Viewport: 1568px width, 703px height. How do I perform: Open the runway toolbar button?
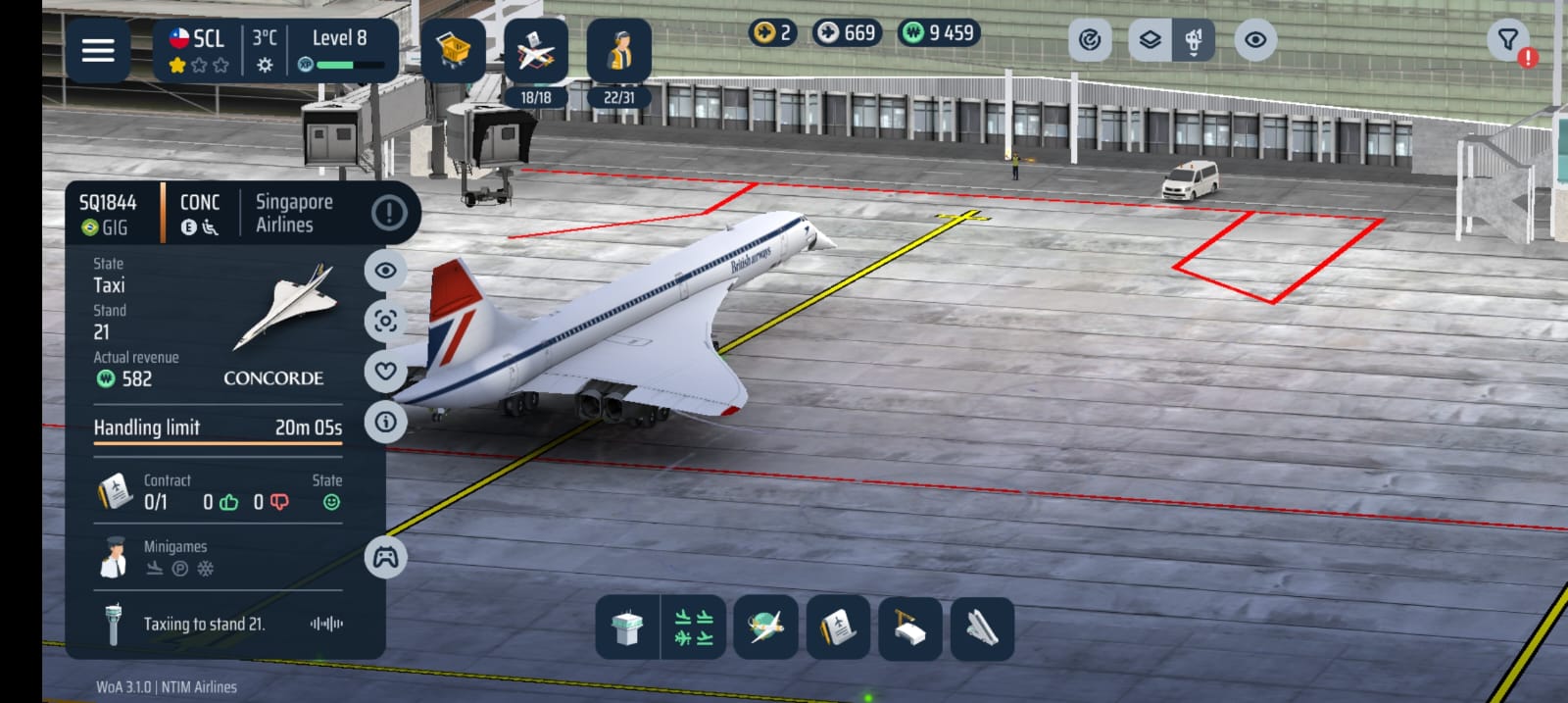tap(982, 628)
